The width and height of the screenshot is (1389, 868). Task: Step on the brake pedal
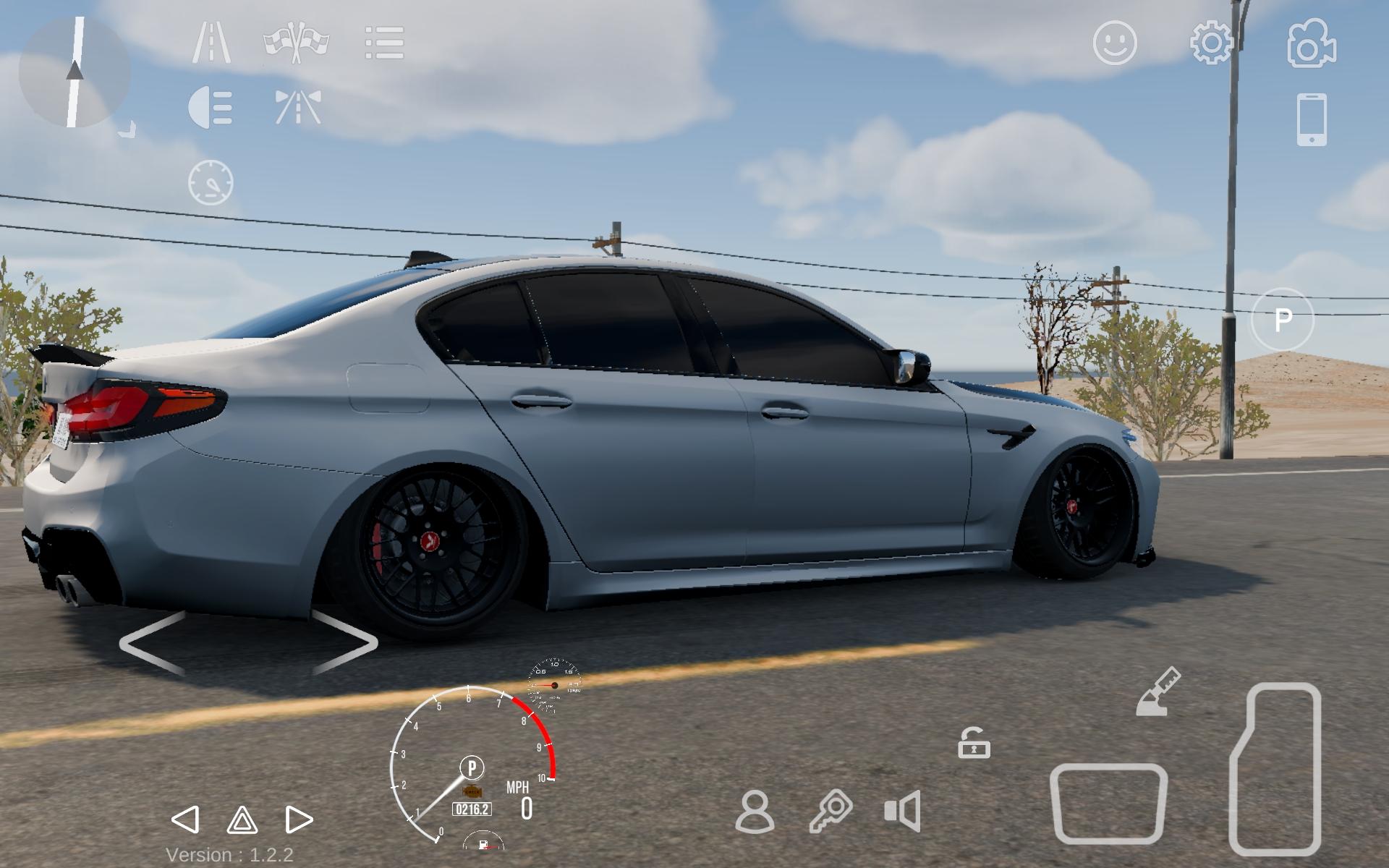[x=1108, y=803]
